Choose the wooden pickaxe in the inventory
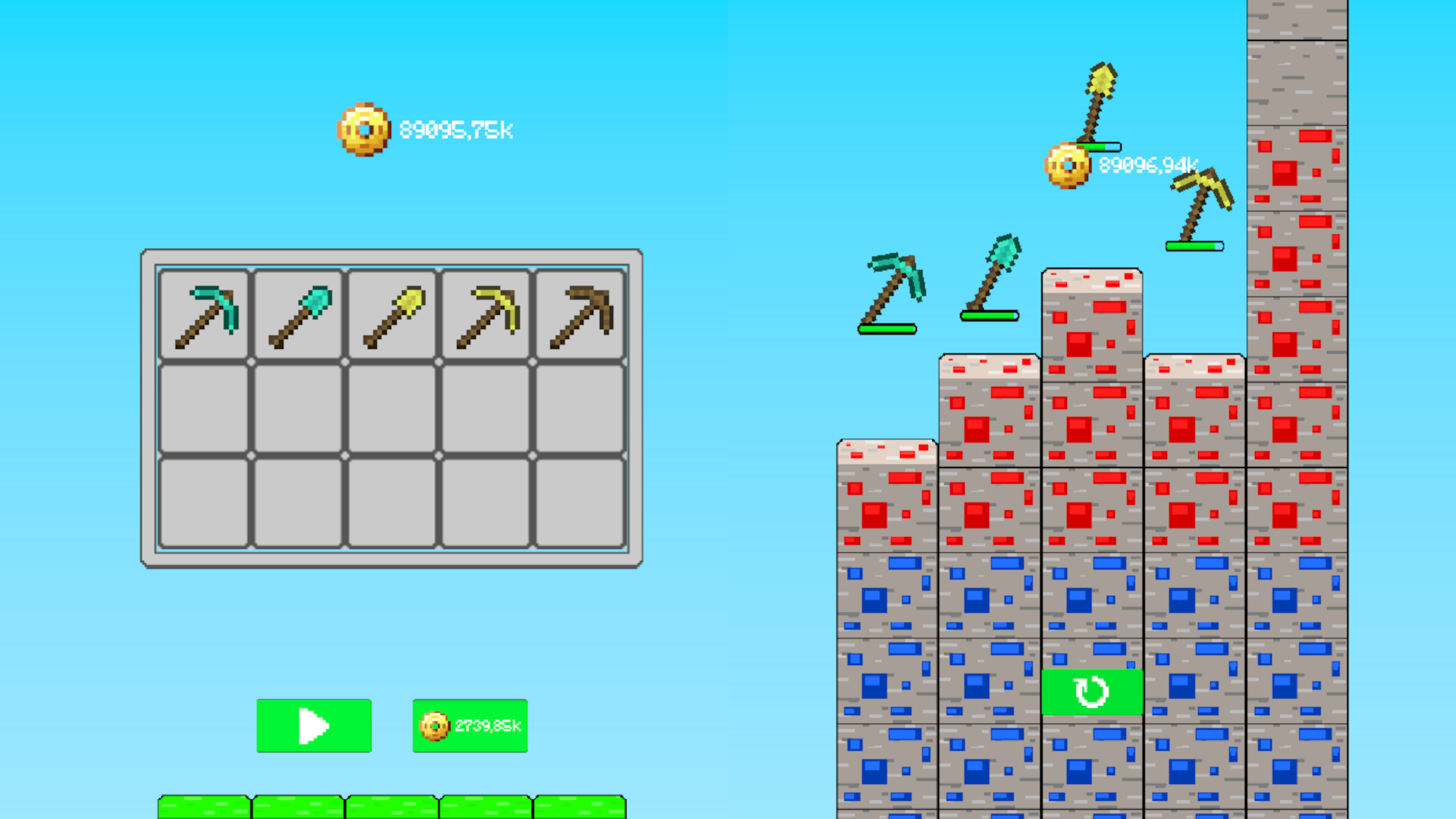Screen dimensions: 1456x819 pos(579,313)
